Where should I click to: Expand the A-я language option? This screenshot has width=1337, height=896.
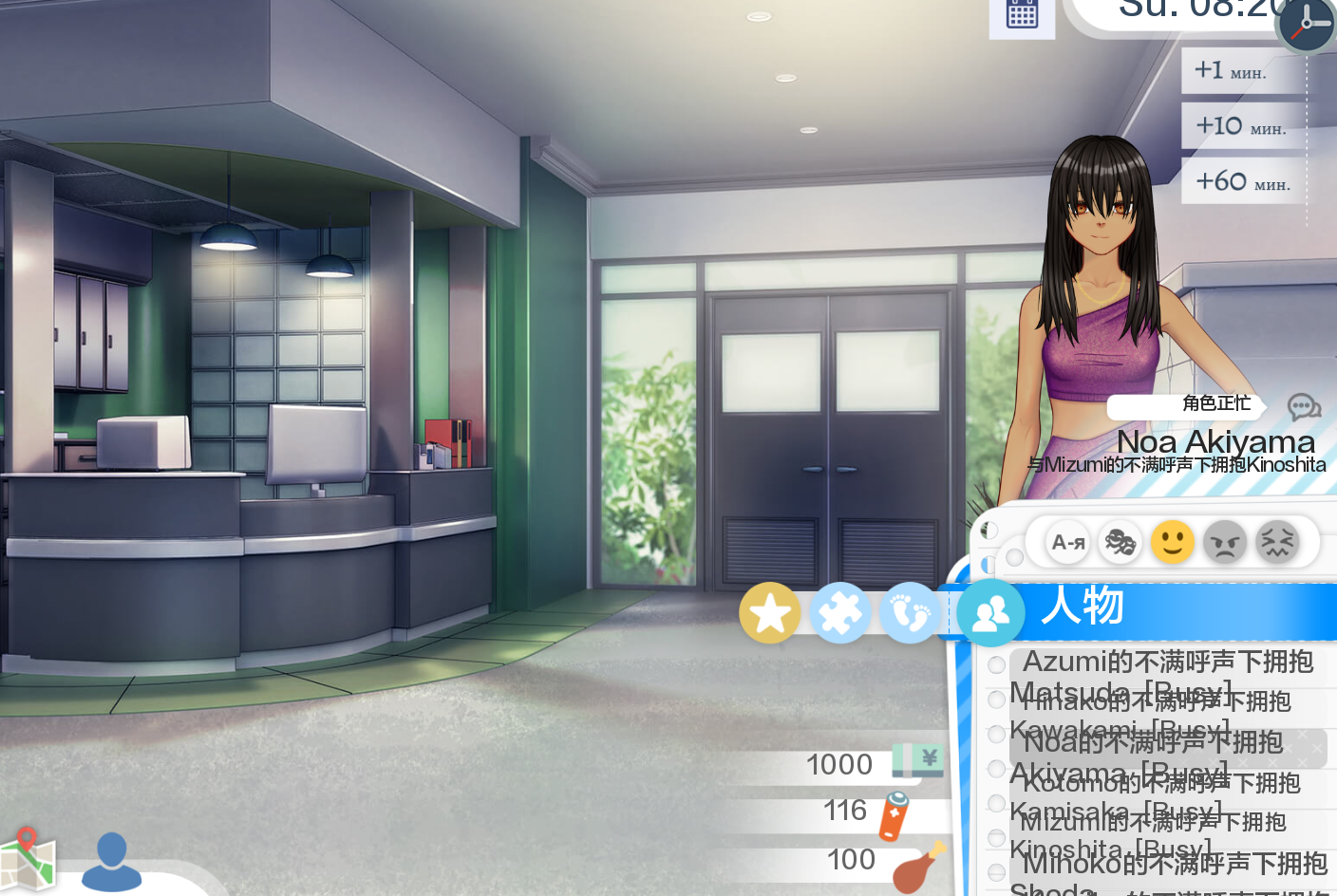tap(1066, 542)
